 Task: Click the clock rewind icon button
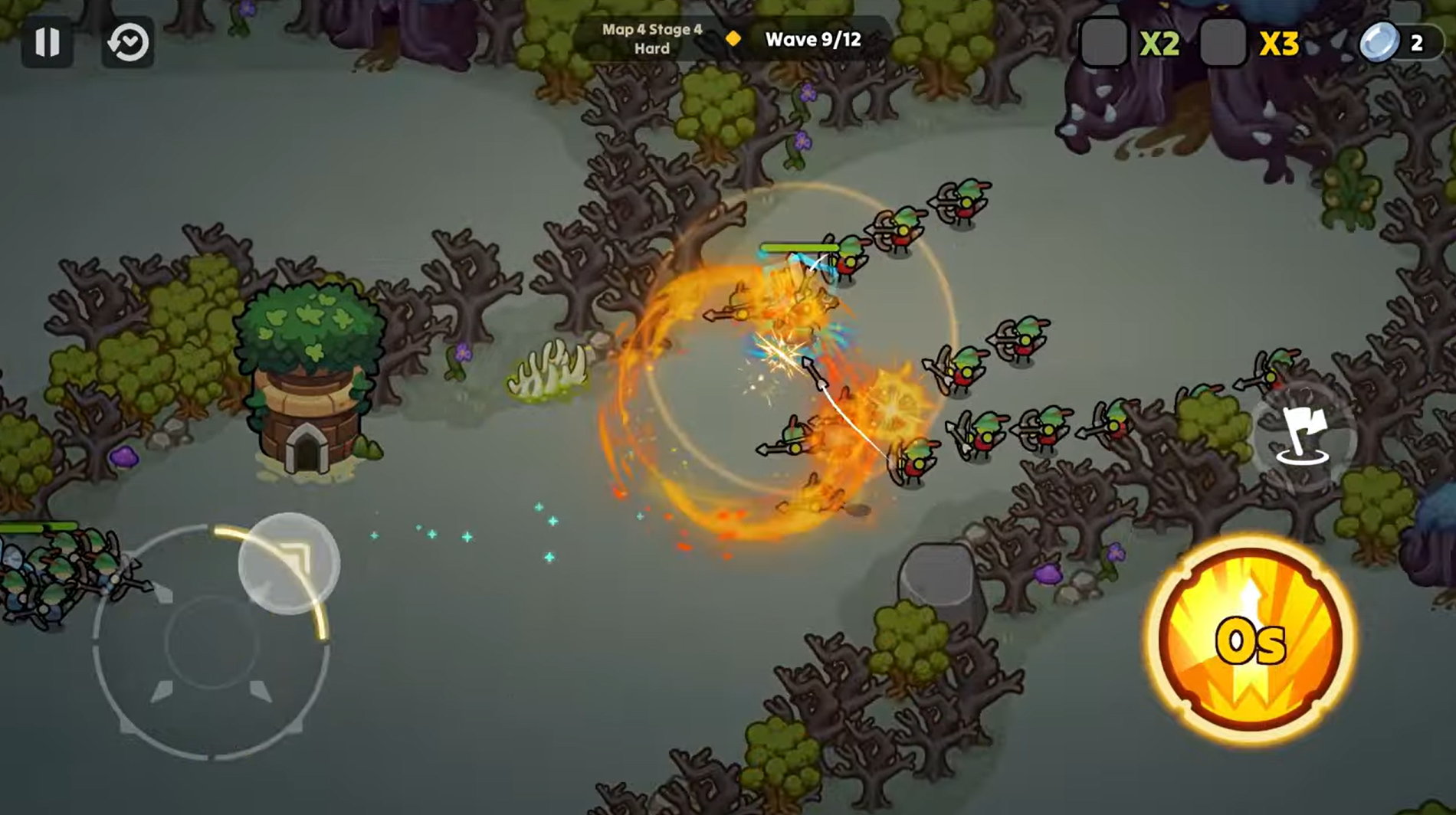pos(128,42)
